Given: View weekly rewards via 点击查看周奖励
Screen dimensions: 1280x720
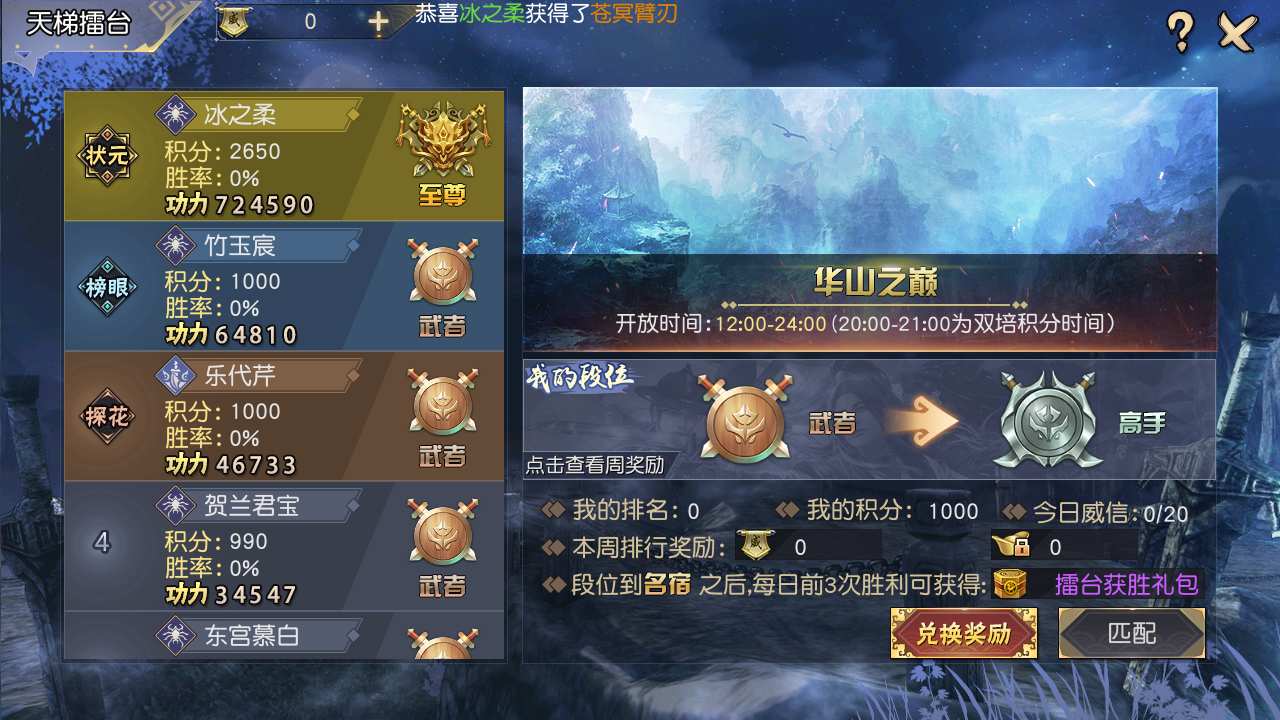Looking at the screenshot, I should [x=596, y=465].
